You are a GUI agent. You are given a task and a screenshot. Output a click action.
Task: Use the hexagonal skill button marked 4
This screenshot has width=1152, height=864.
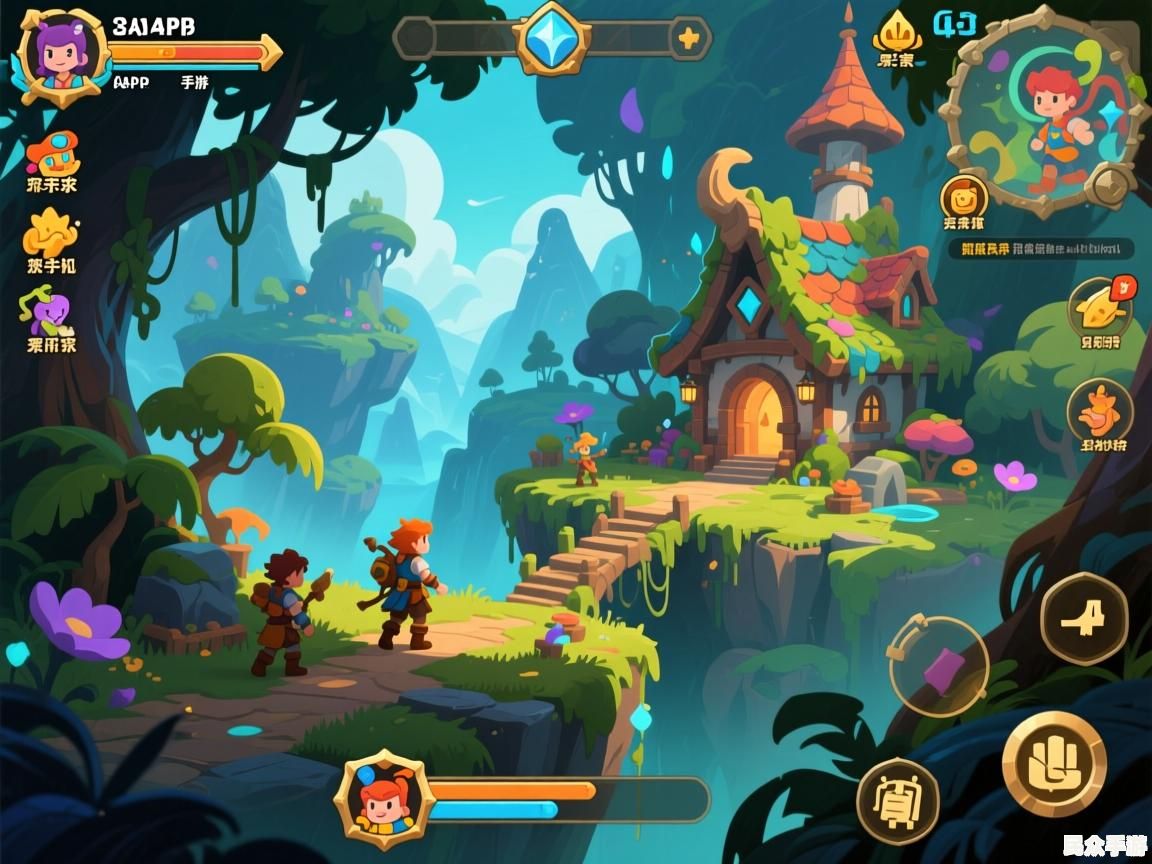coord(1084,619)
